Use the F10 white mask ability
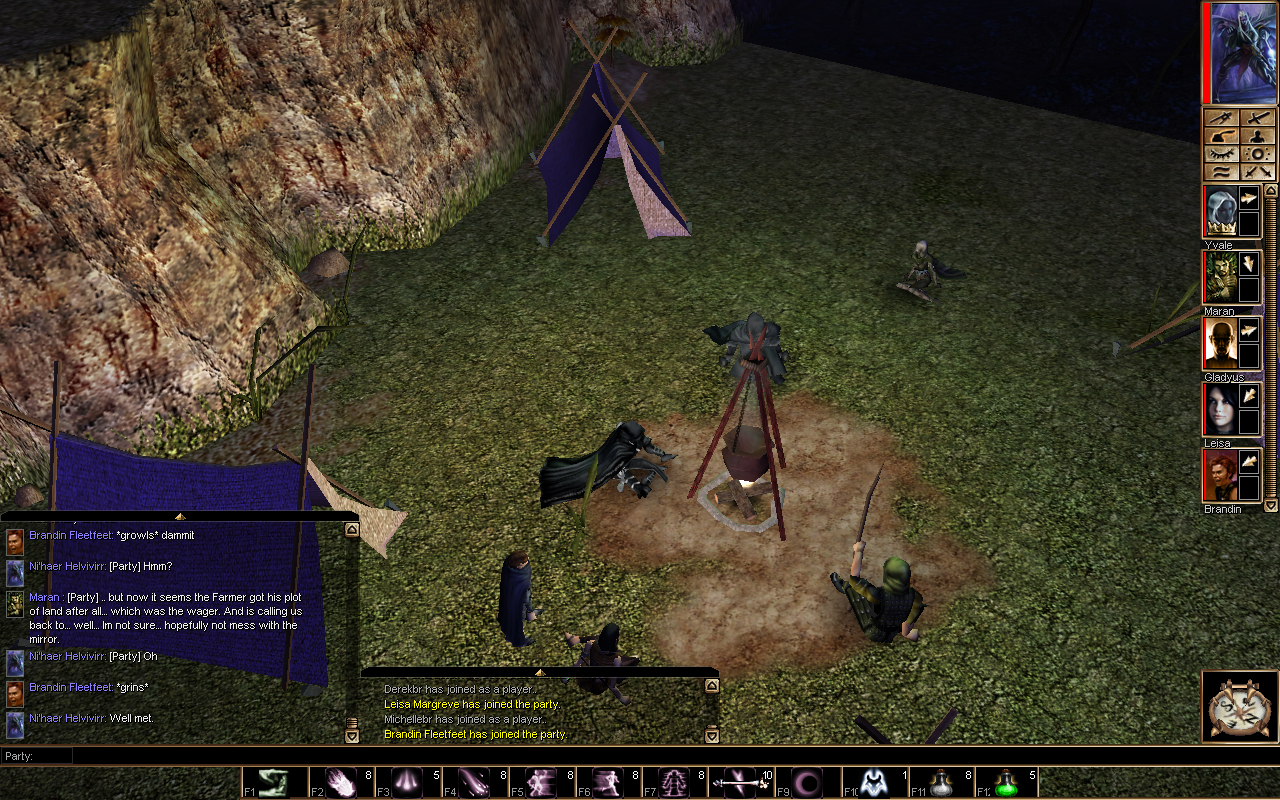1280x800 pixels. pyautogui.click(x=874, y=782)
